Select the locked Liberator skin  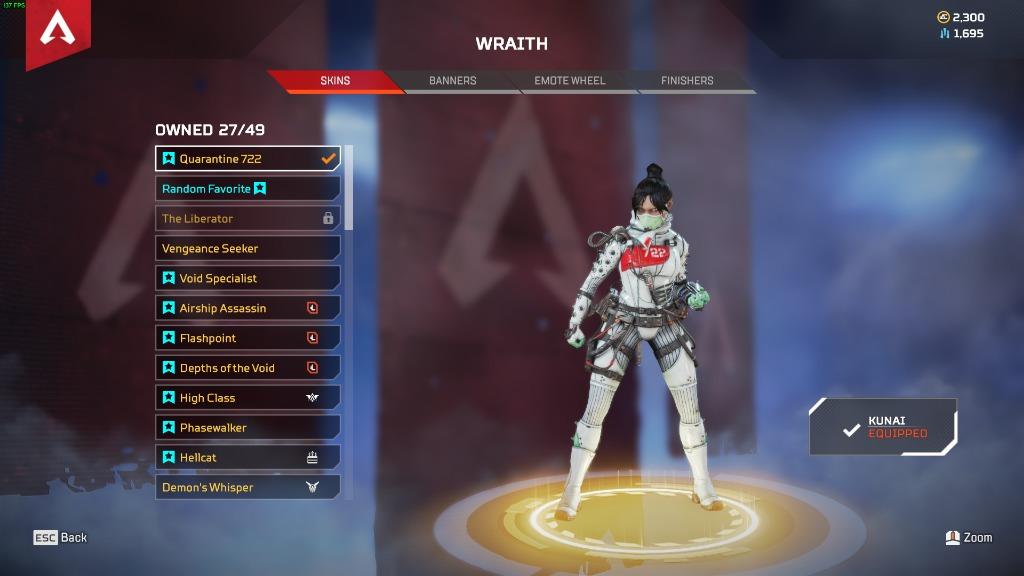pyautogui.click(x=247, y=218)
